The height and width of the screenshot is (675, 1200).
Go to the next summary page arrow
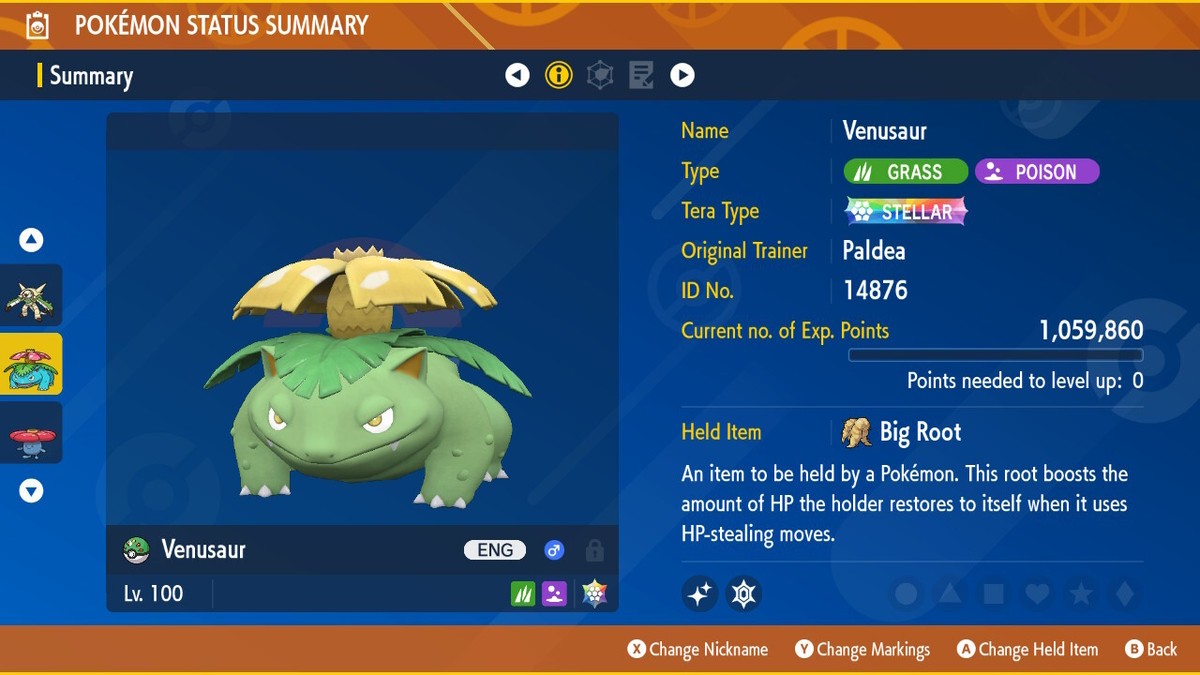pos(682,75)
